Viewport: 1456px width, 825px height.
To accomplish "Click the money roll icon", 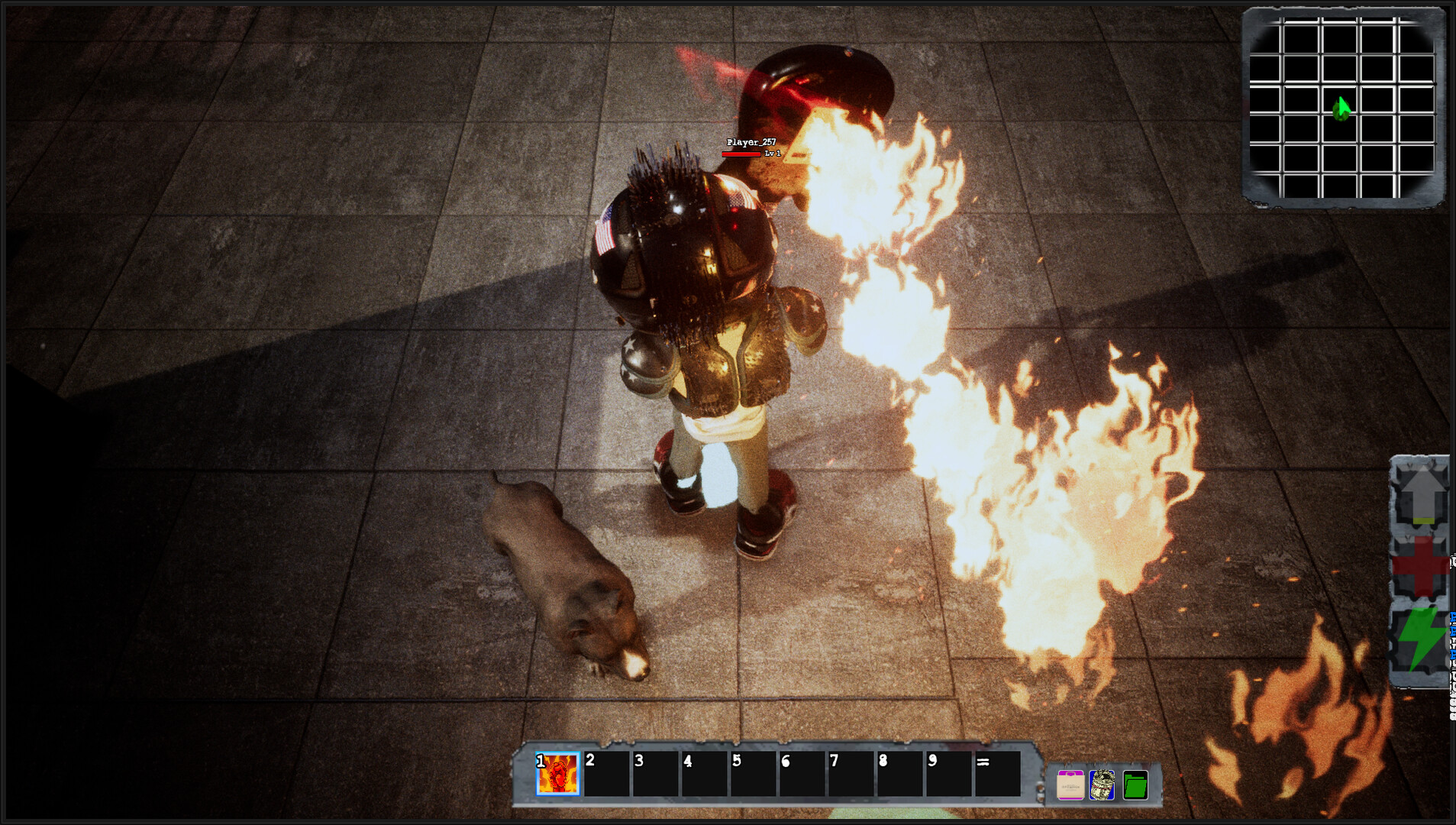I will pyautogui.click(x=1102, y=785).
